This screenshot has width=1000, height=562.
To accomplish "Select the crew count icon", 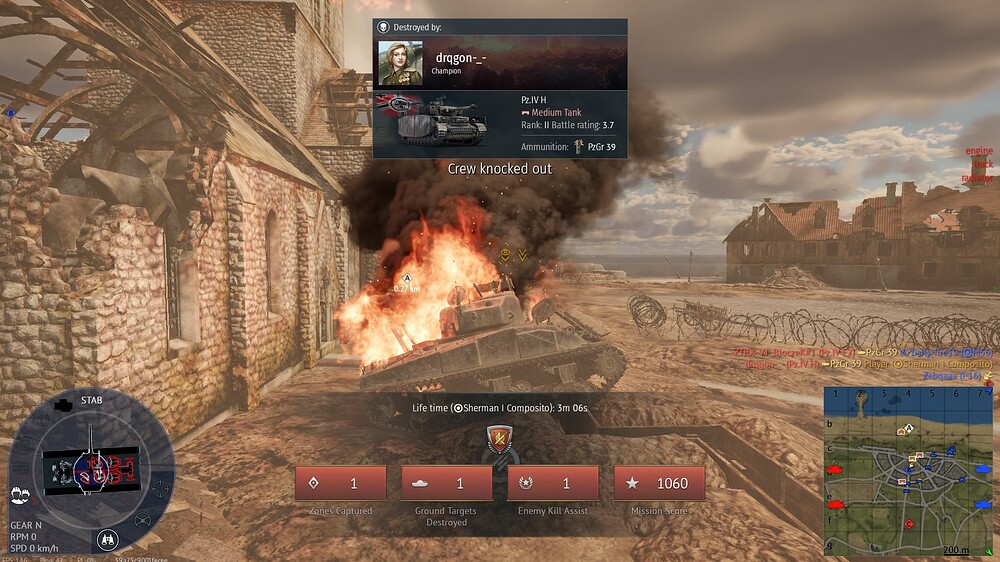I will [x=19, y=493].
